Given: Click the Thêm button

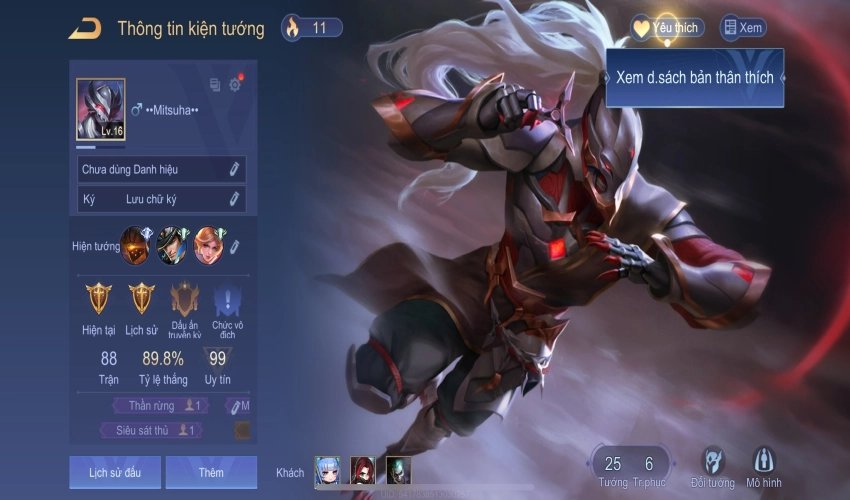Looking at the screenshot, I should pos(211,471).
